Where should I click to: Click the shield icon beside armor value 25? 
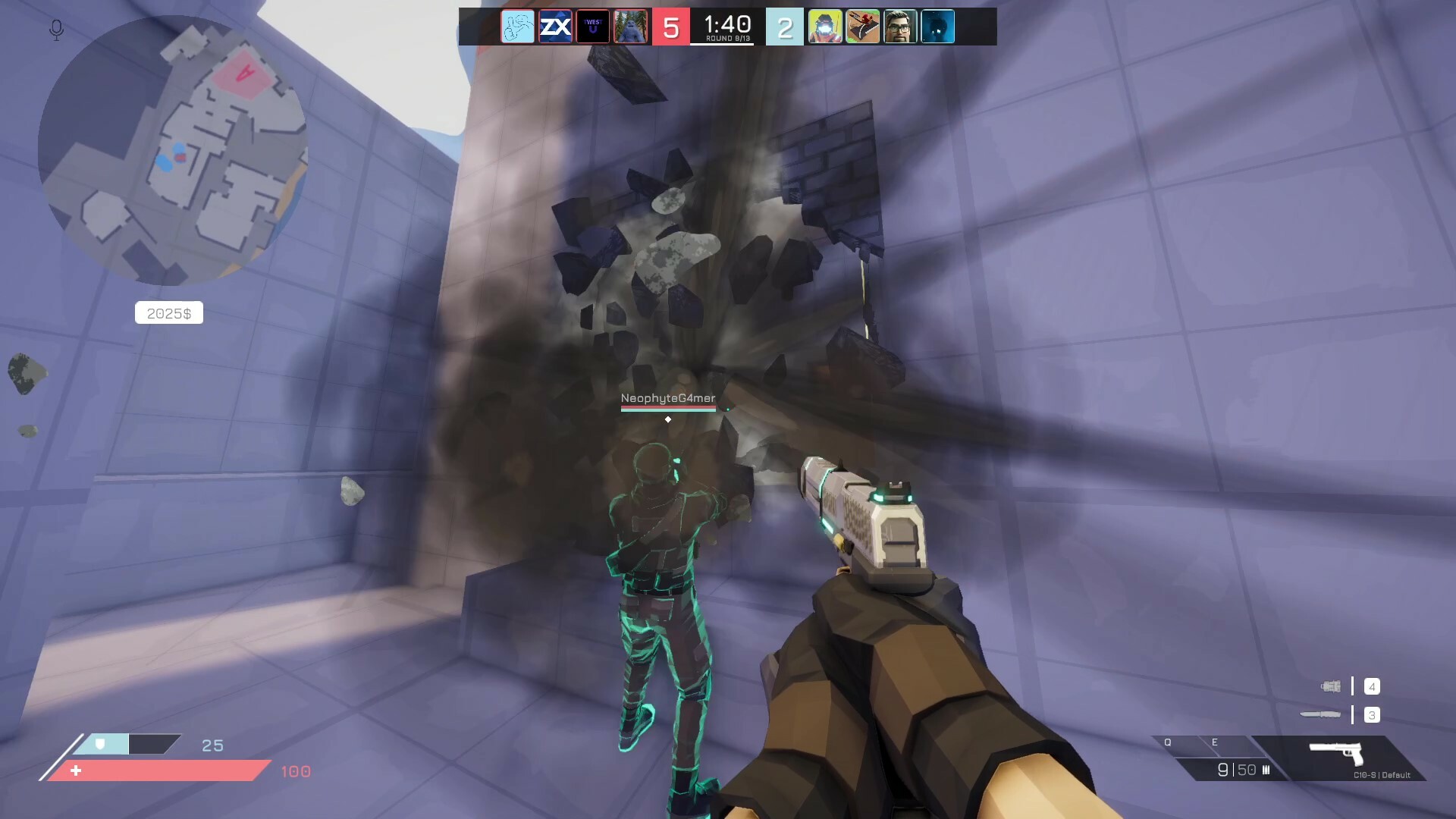99,745
